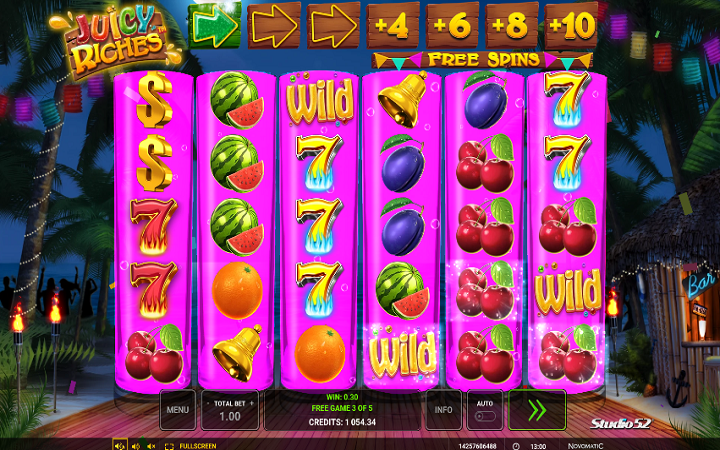Increase total bet with plus
The height and width of the screenshot is (450, 720).
click(252, 401)
